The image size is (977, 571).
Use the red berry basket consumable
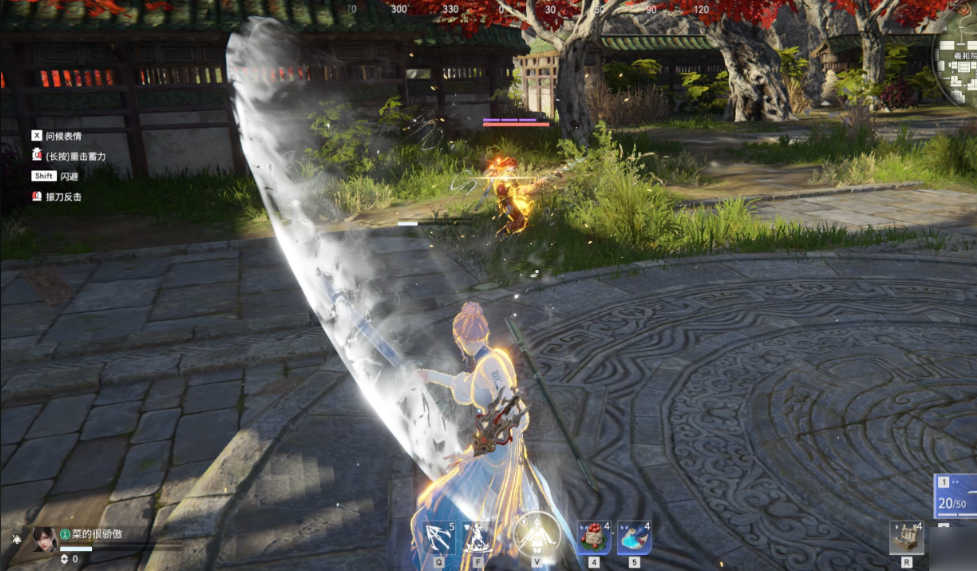(593, 536)
